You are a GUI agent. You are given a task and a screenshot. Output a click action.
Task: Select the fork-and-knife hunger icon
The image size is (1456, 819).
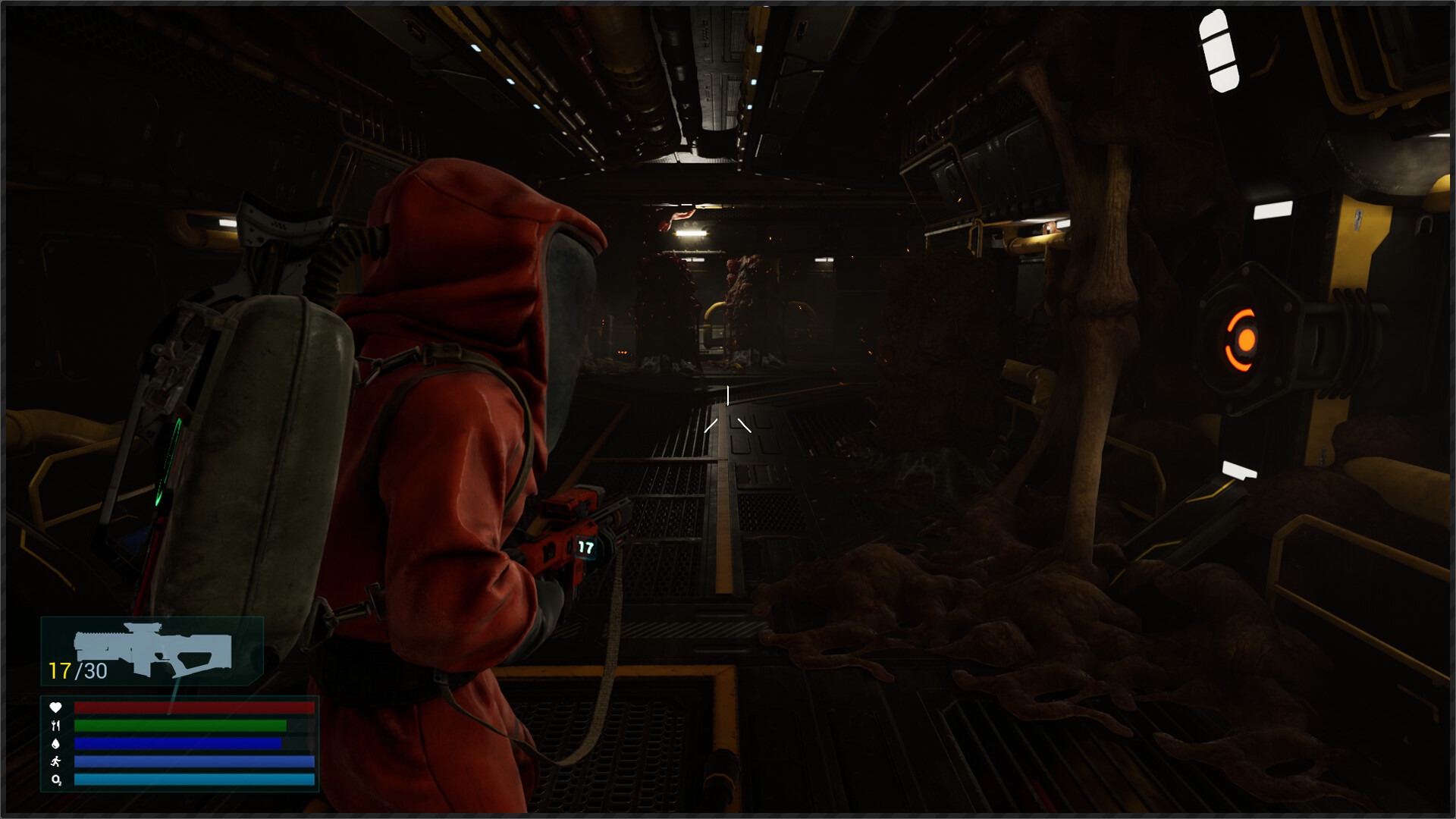click(x=55, y=725)
